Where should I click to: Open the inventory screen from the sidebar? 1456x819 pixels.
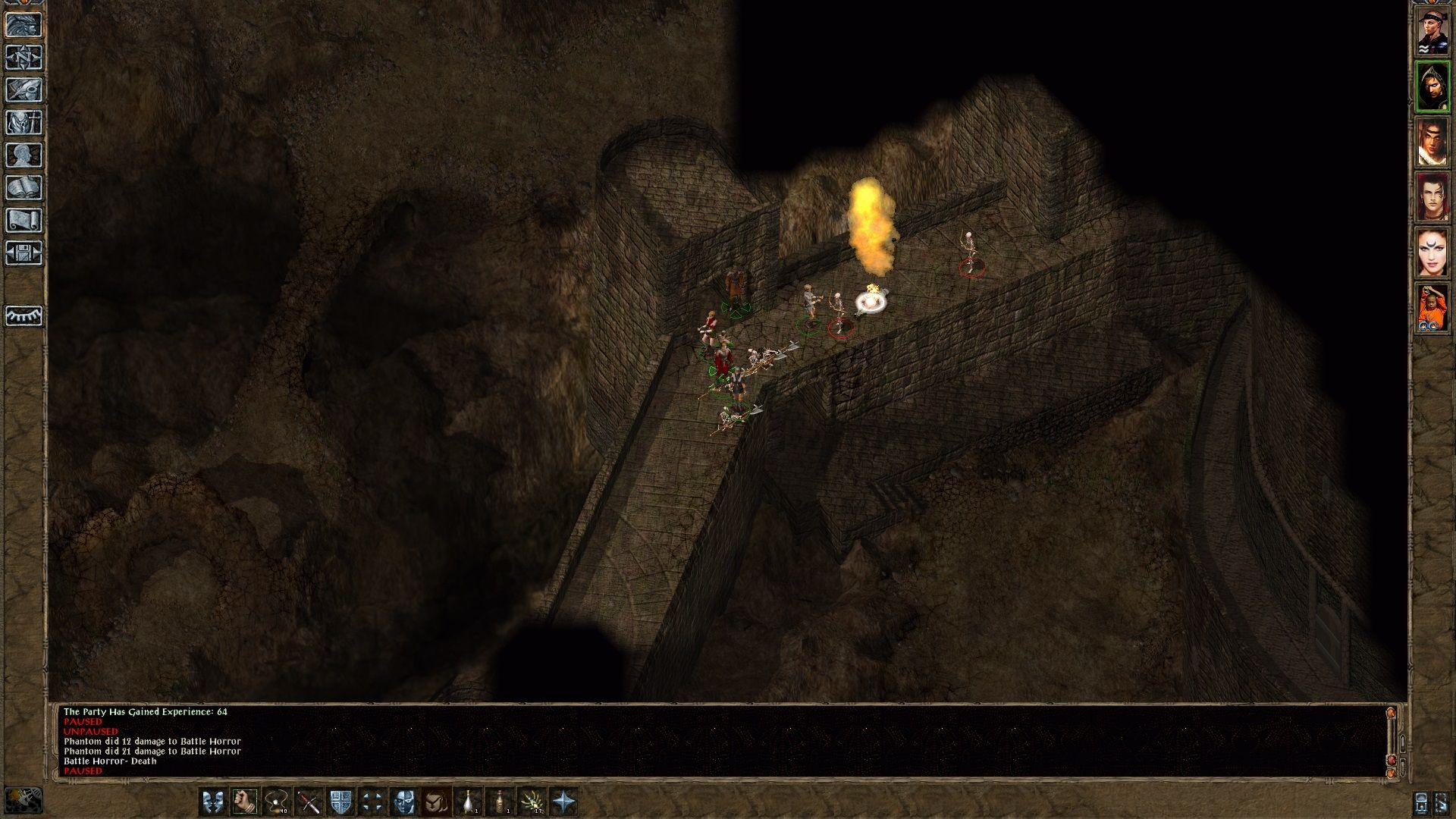point(24,123)
